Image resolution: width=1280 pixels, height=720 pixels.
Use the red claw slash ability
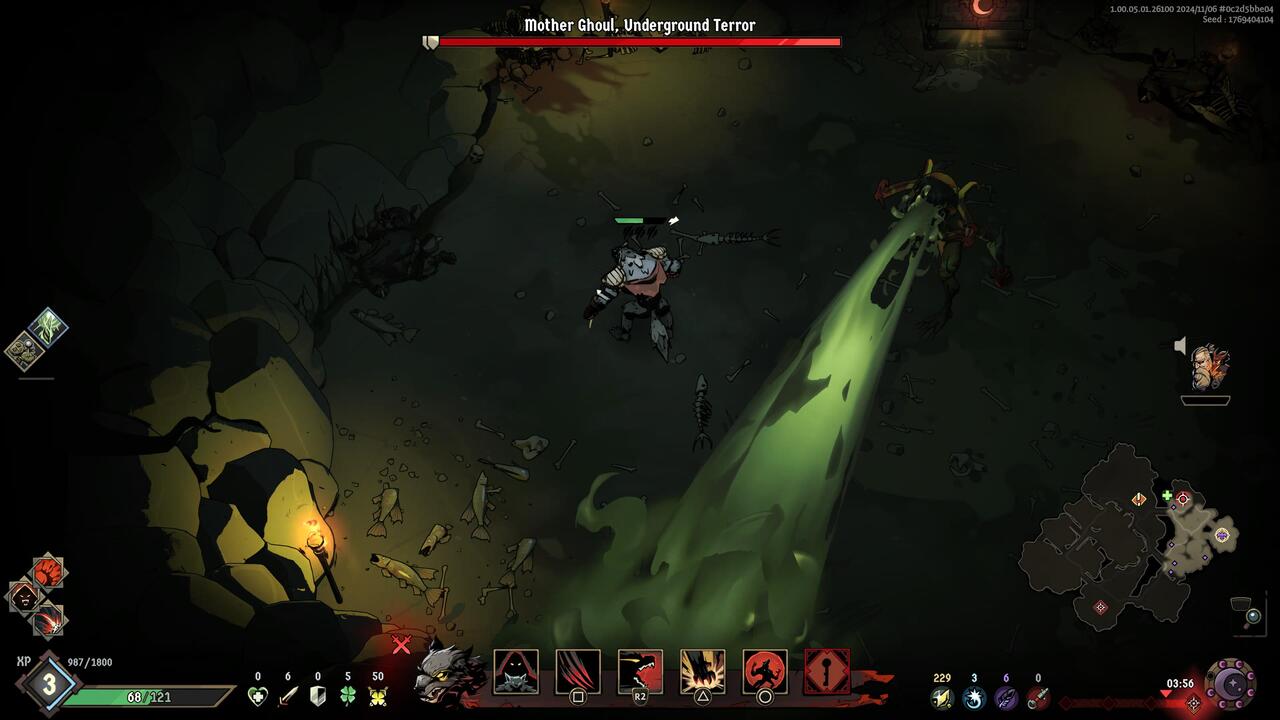[578, 672]
